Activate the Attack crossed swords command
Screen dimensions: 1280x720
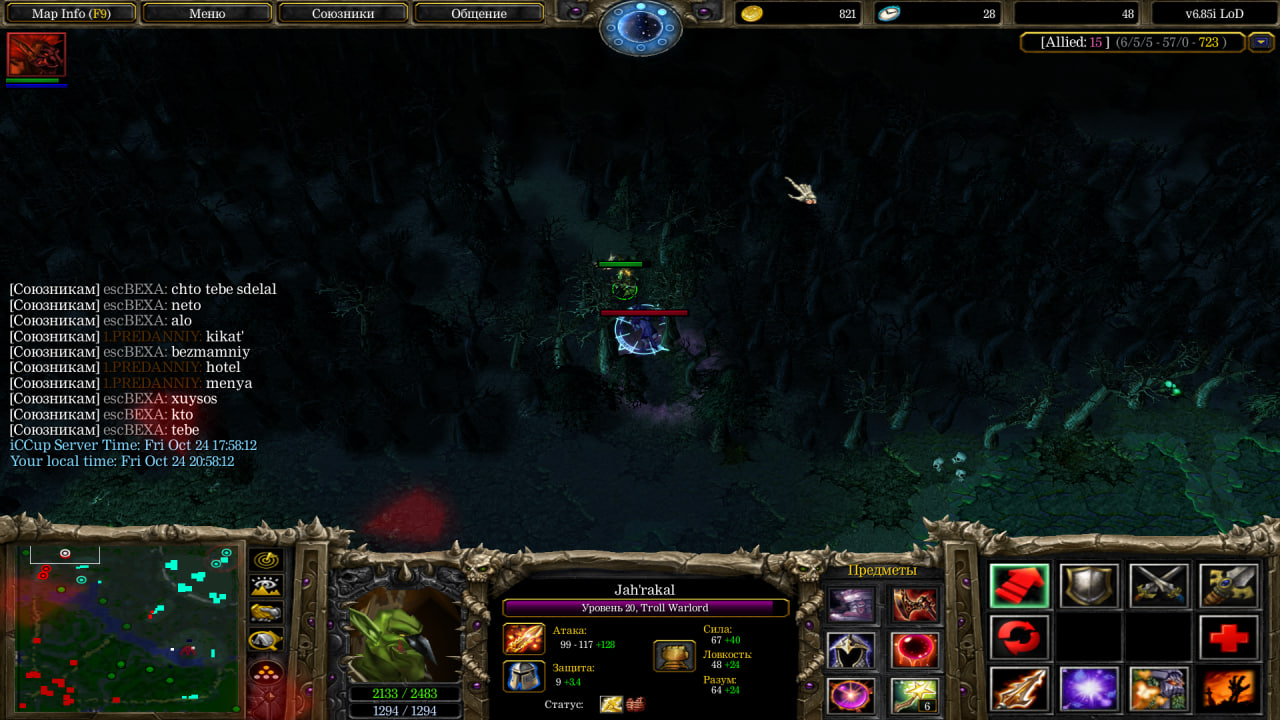click(x=1159, y=586)
